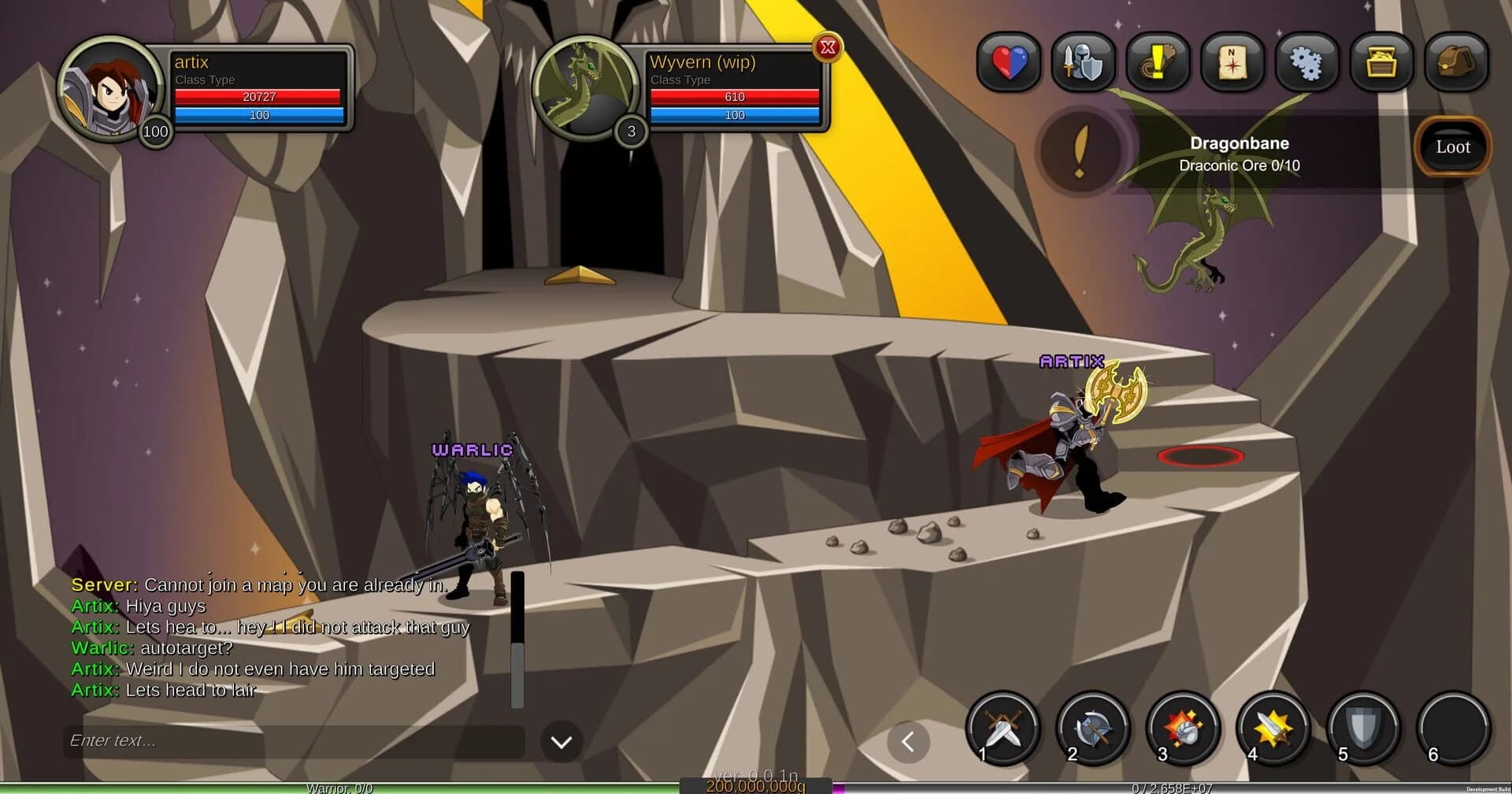Open the treasure chest shop icon
The height and width of the screenshot is (794, 1512).
click(1381, 63)
